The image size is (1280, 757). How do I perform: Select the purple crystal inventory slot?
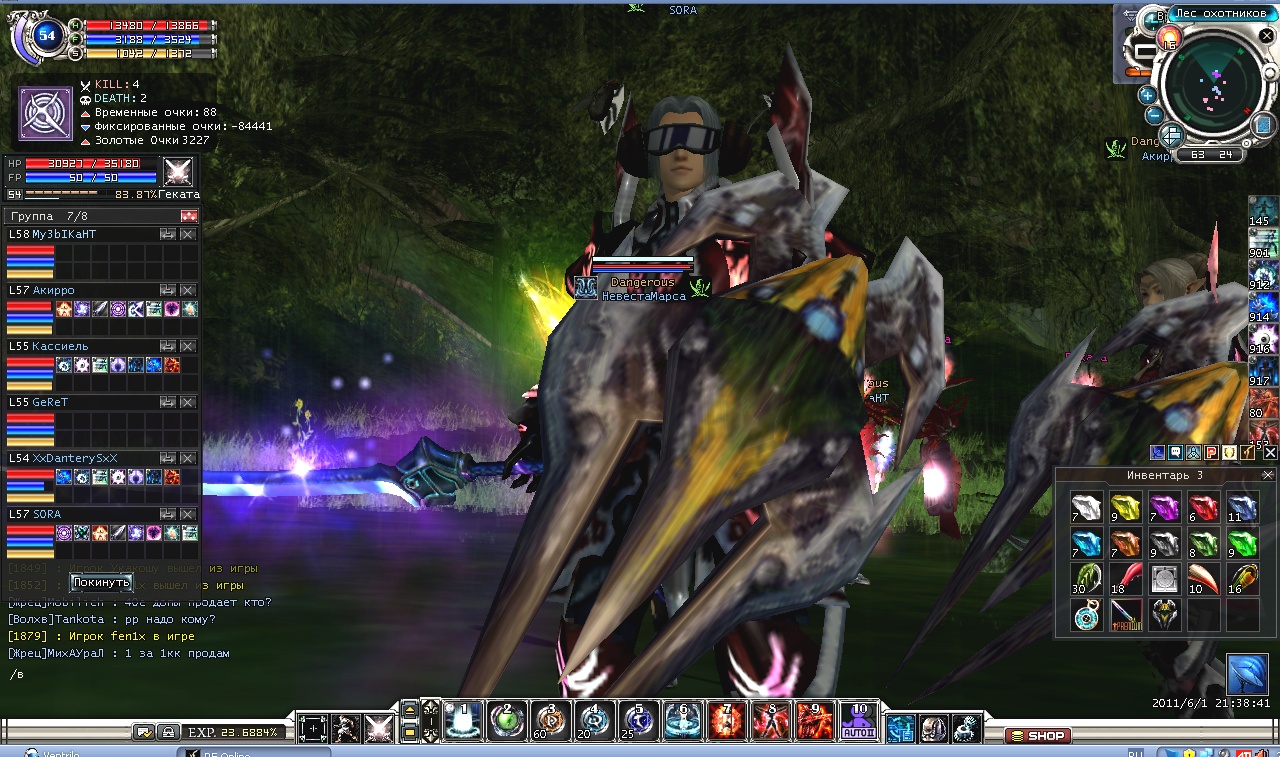(x=1164, y=507)
